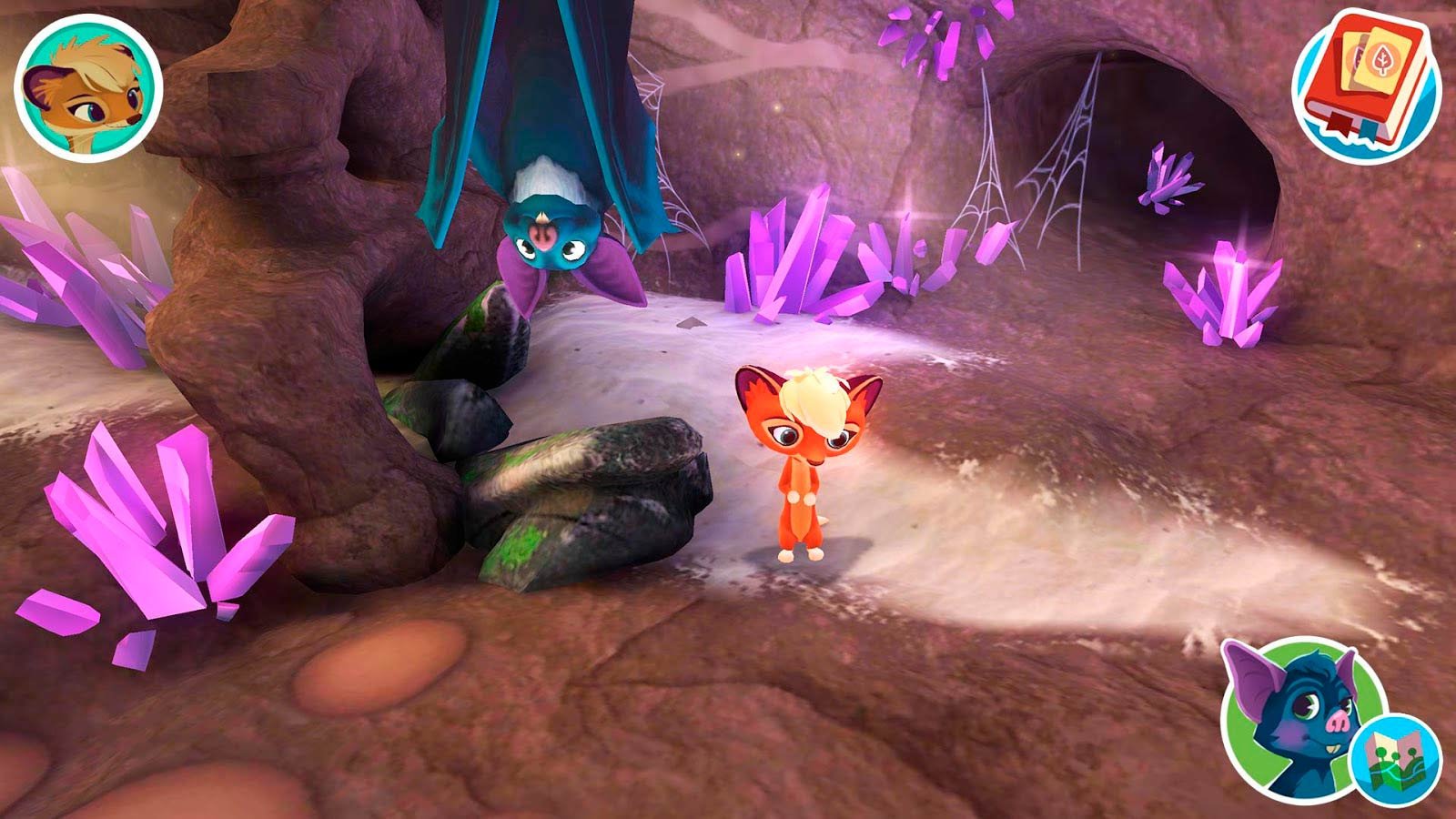Image resolution: width=1456 pixels, height=819 pixels.
Task: Open the fox character portrait
Action: (x=87, y=89)
